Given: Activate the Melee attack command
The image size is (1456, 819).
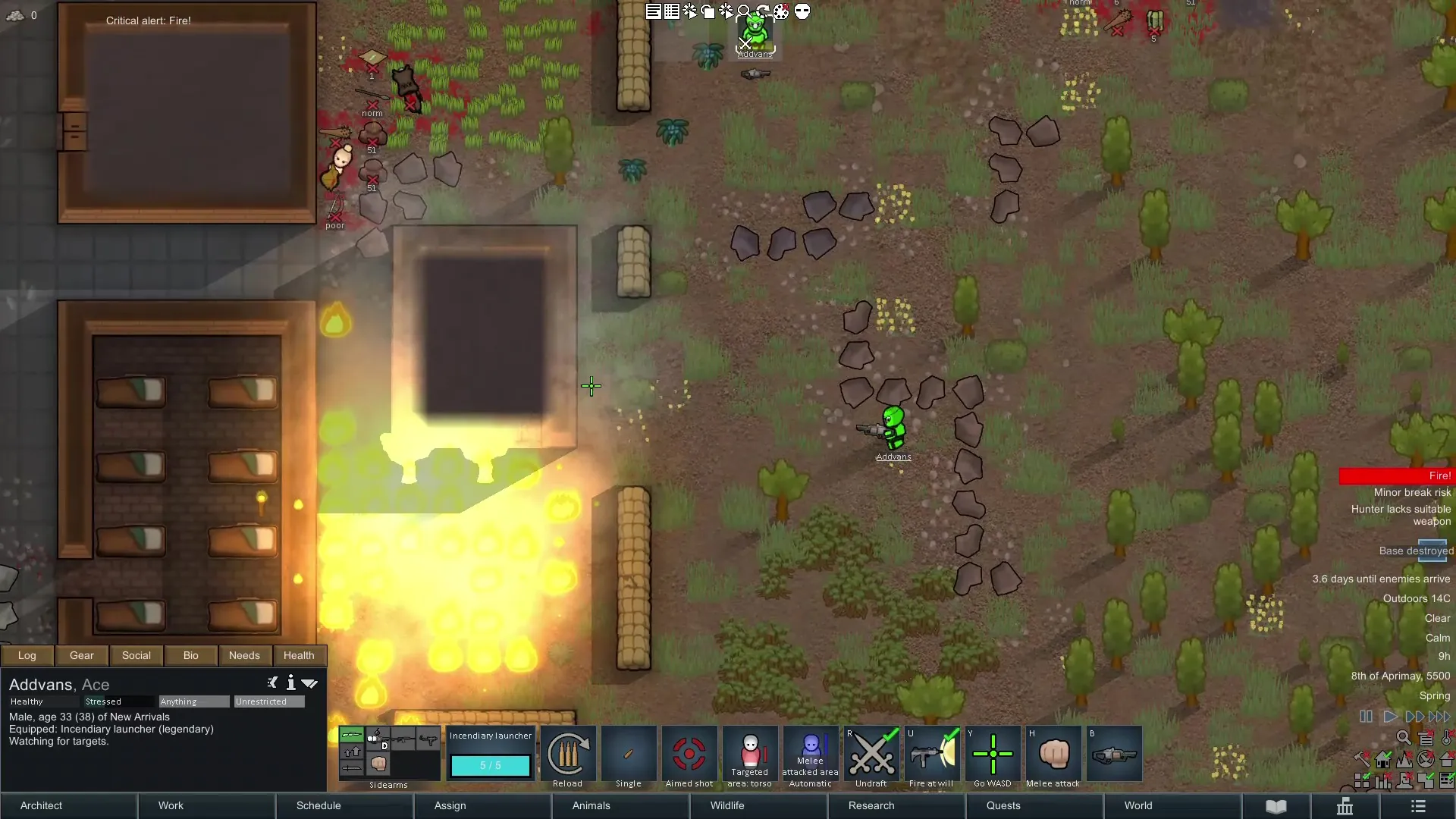Looking at the screenshot, I should coord(1053,755).
